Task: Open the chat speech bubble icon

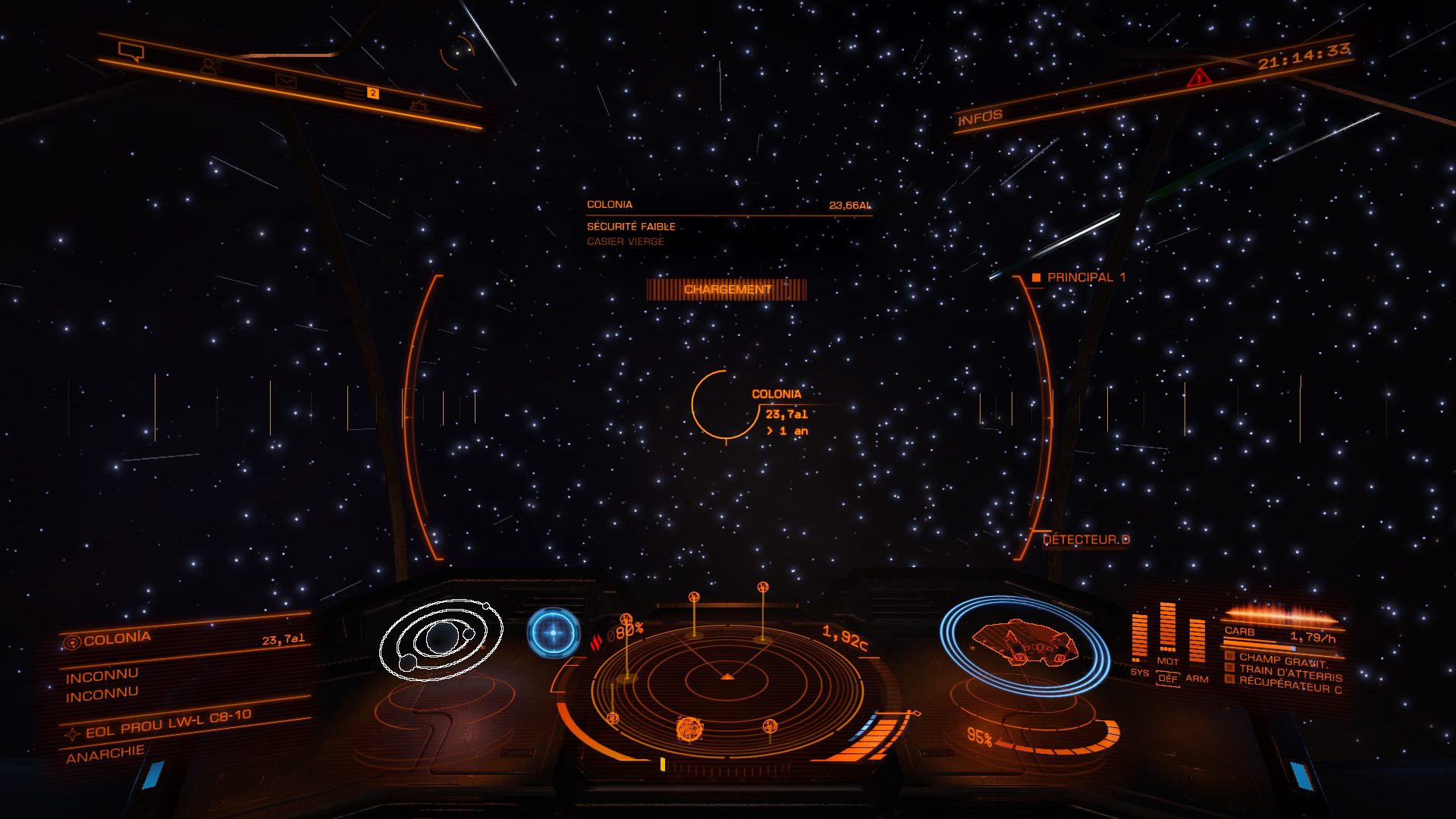Action: [x=131, y=52]
